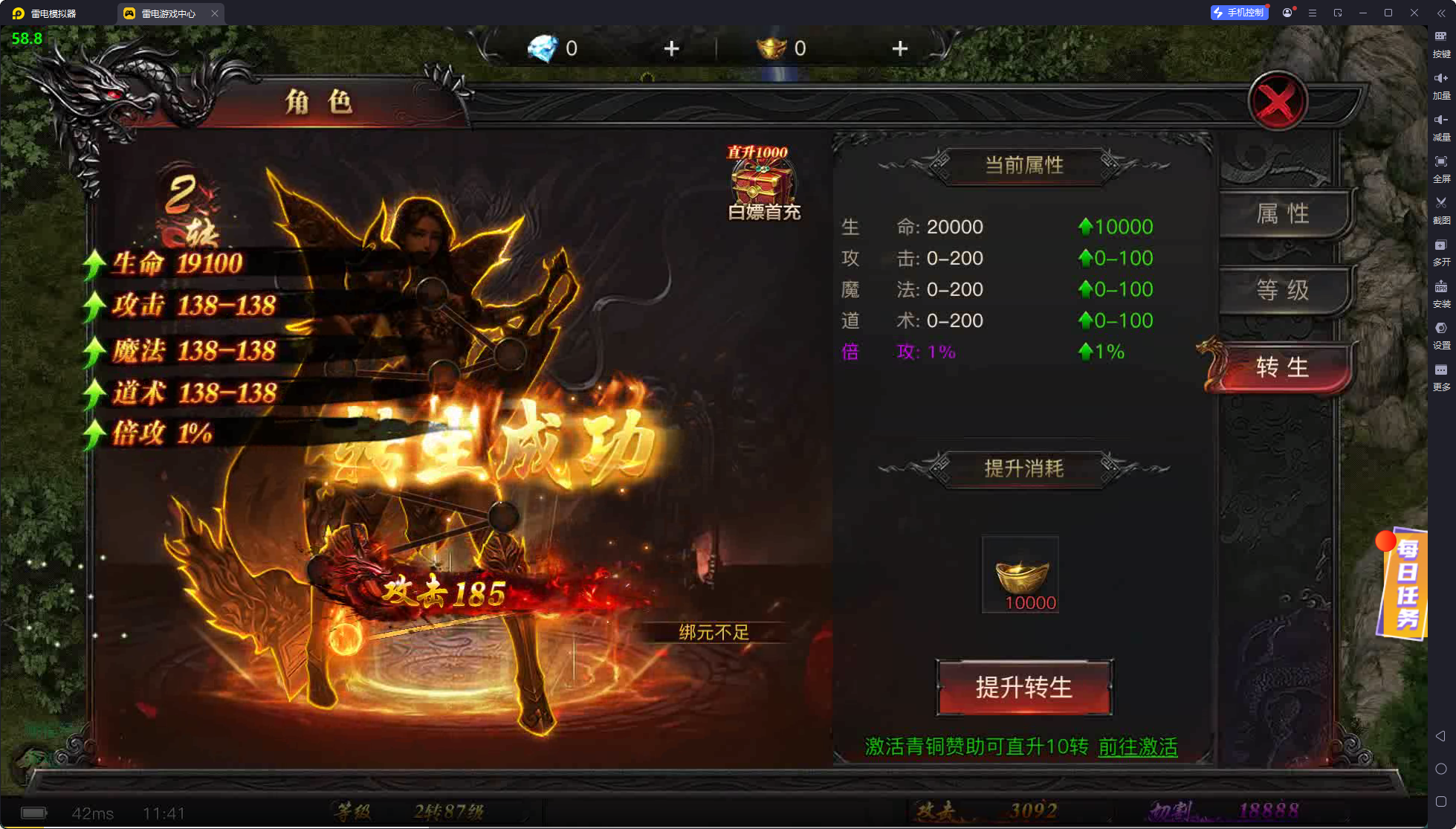Click the 前往激活 green link
The width and height of the screenshot is (1456, 829).
coord(1136,748)
